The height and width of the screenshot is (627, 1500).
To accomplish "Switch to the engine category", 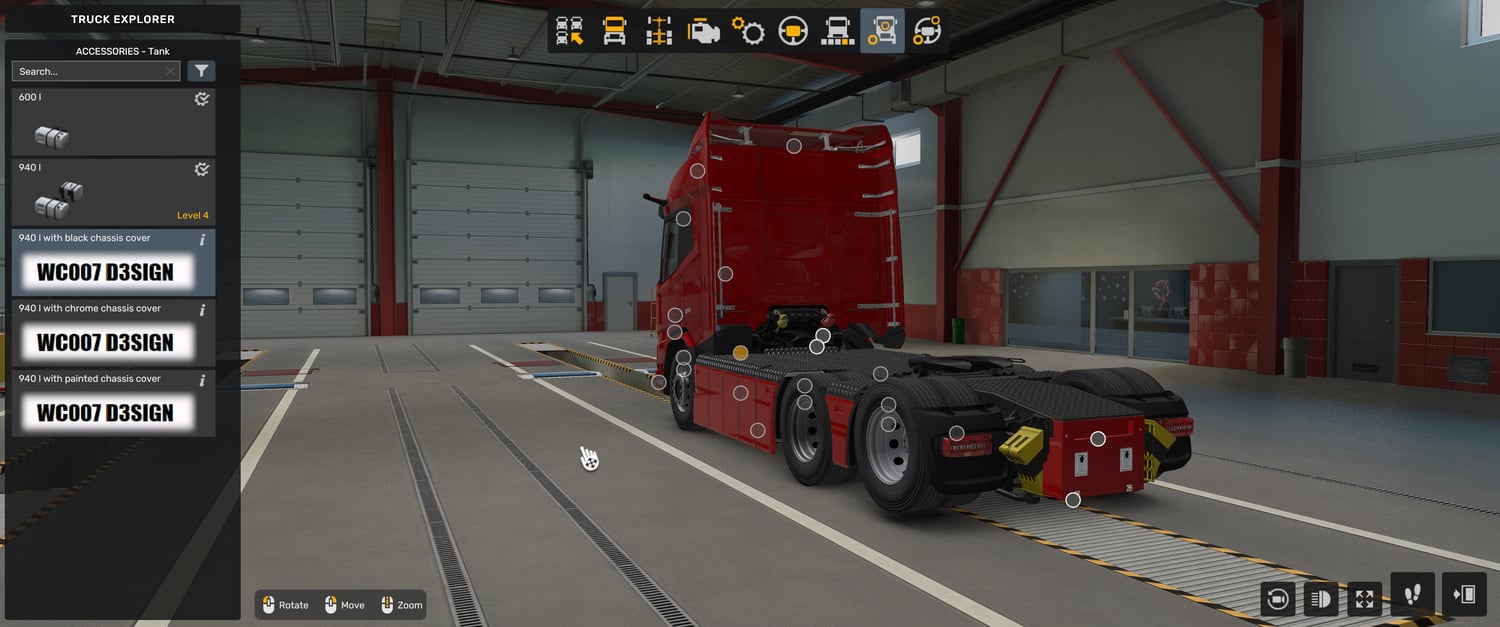I will tap(704, 31).
